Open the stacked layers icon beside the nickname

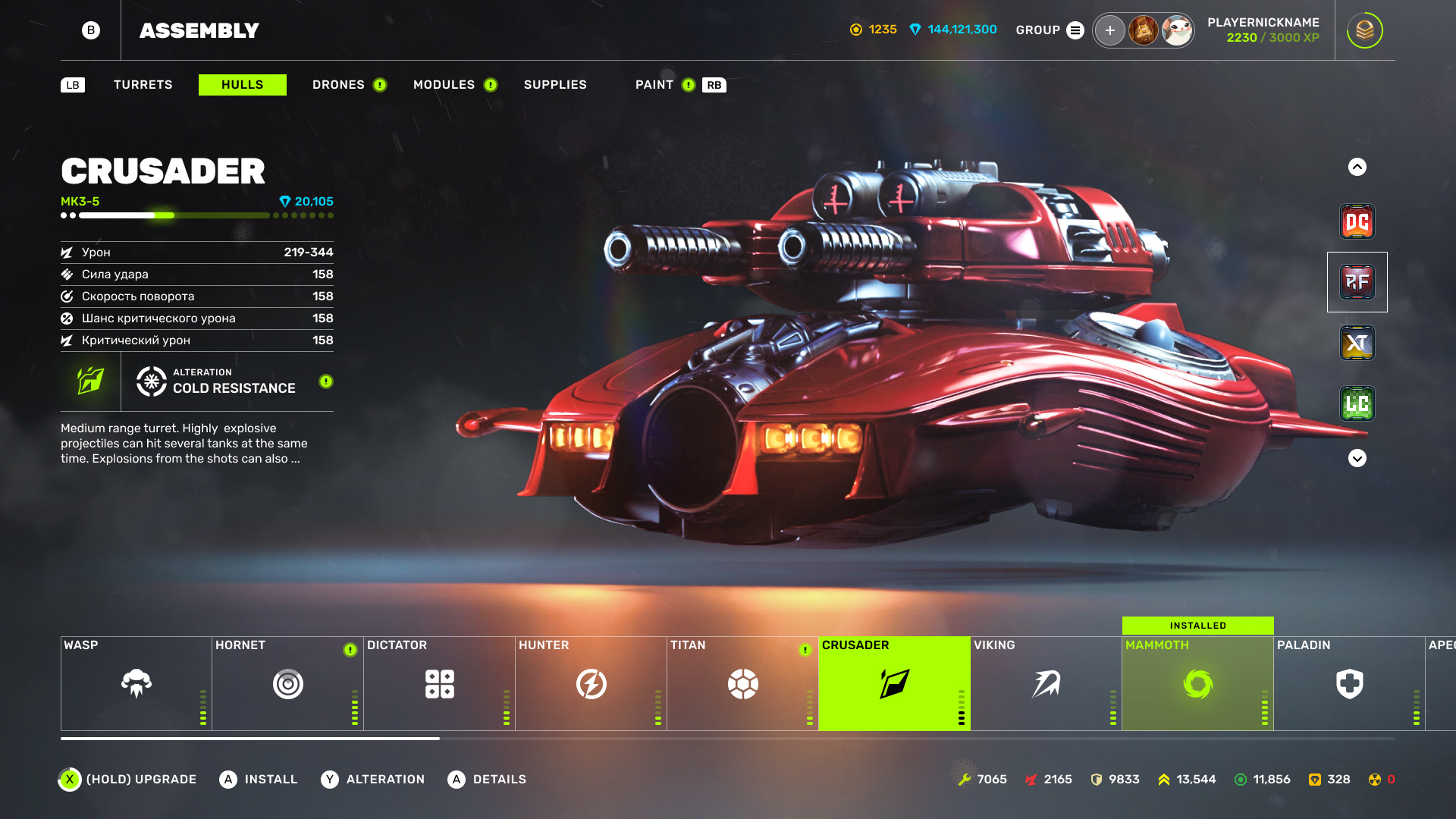tap(1364, 30)
